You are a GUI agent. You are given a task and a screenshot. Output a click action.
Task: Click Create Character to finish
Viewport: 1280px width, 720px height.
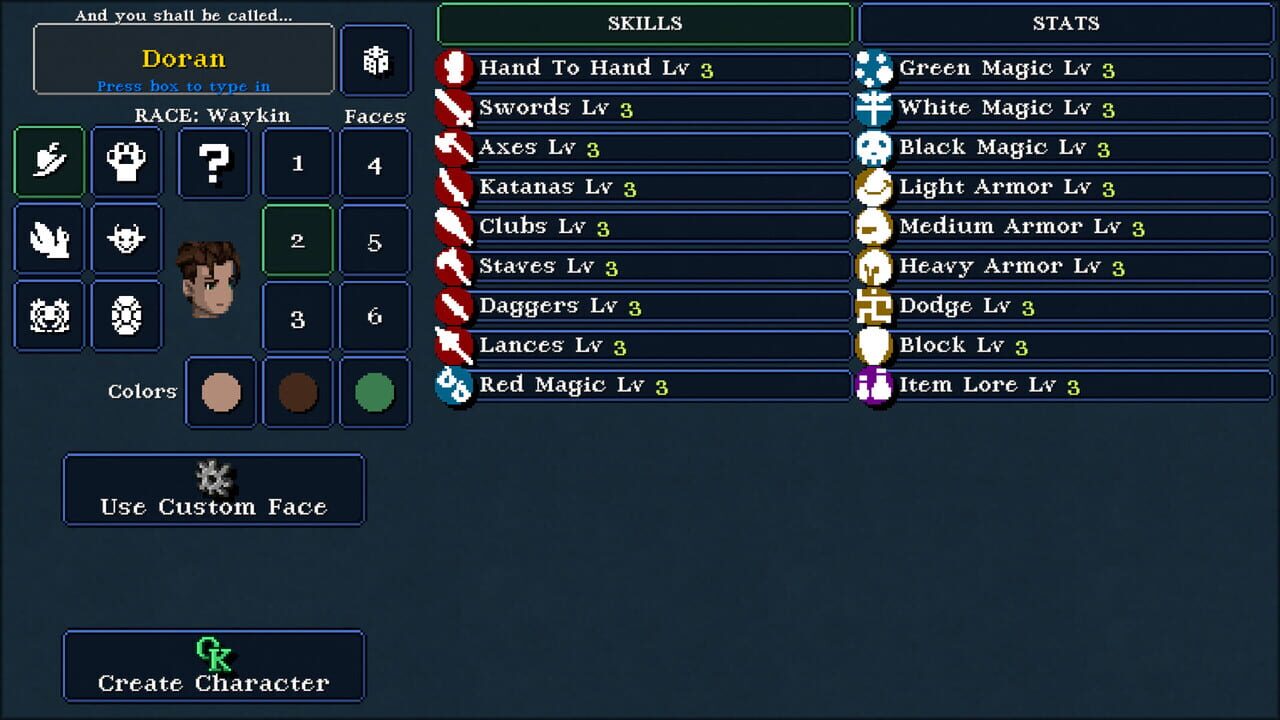213,666
